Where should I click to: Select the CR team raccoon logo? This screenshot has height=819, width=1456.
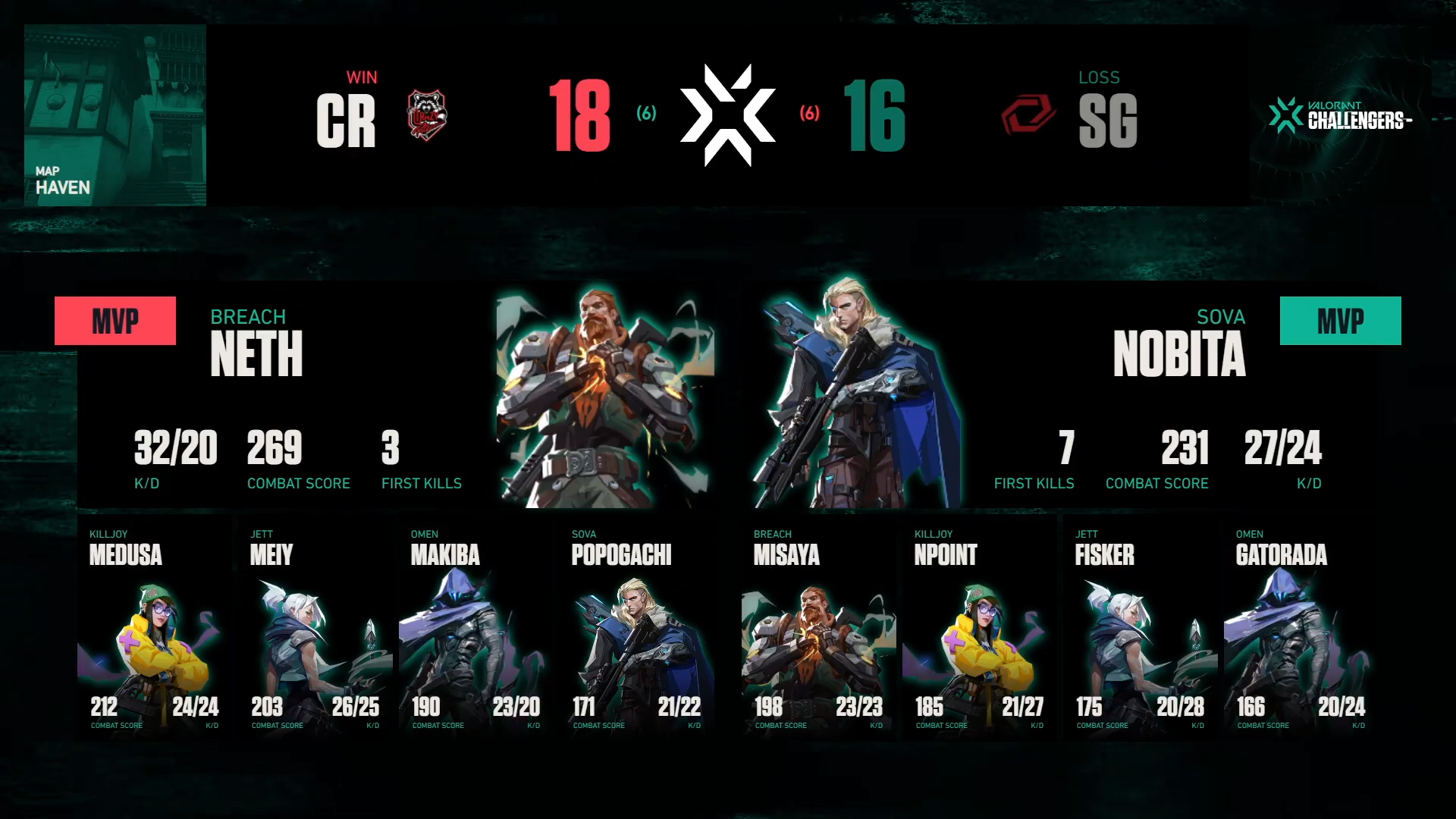427,115
